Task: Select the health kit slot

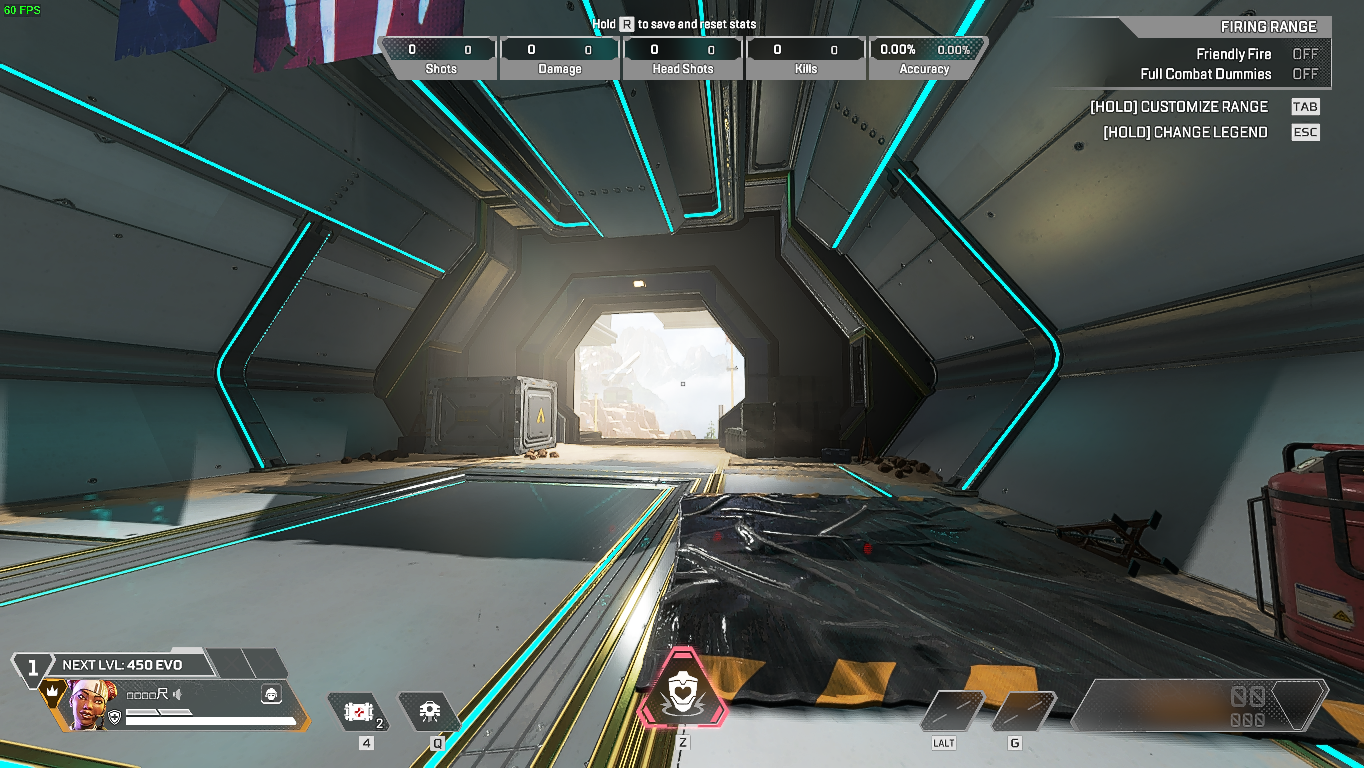Action: (x=358, y=711)
